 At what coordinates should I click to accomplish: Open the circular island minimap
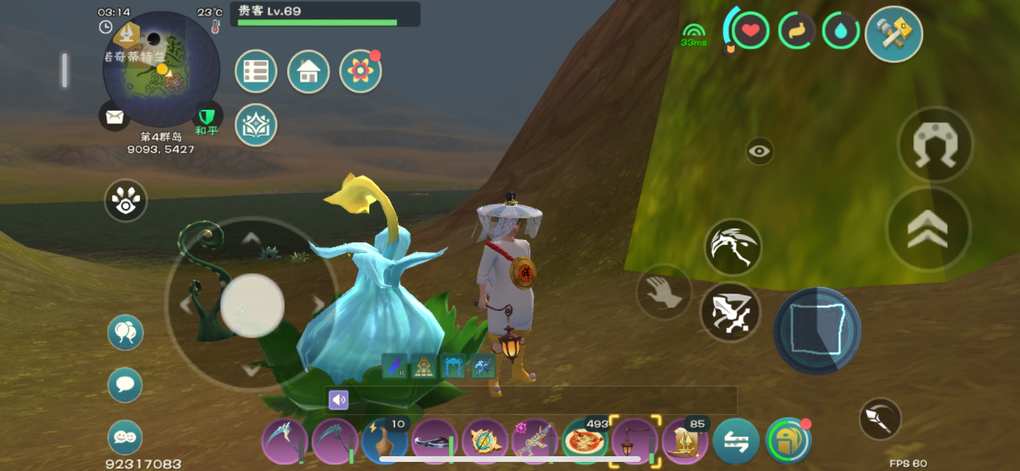[x=161, y=68]
